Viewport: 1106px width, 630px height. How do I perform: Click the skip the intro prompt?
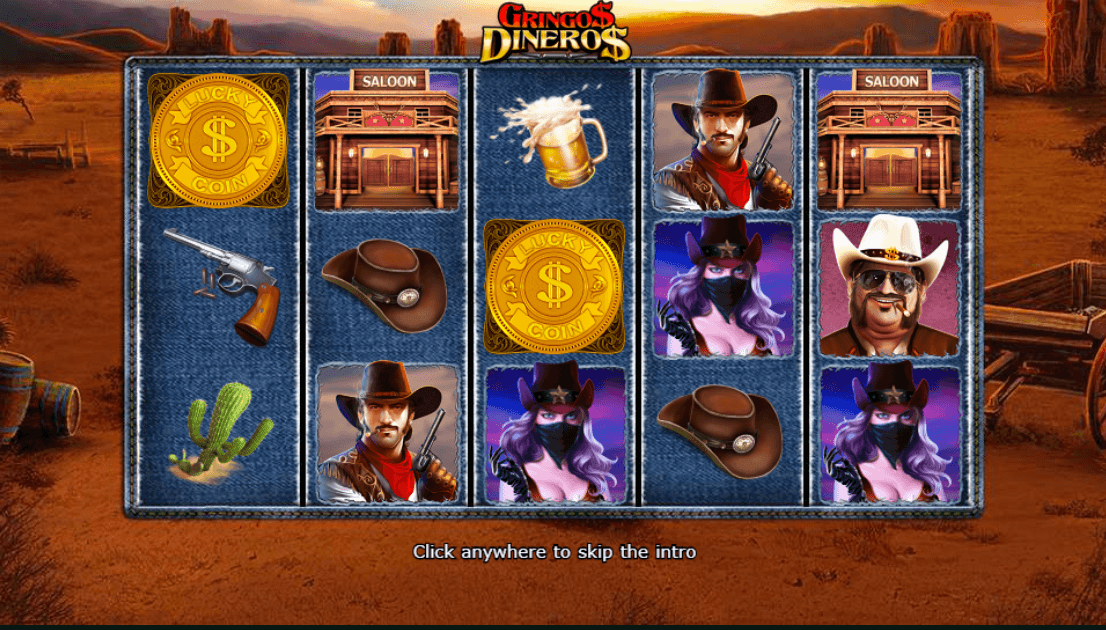pyautogui.click(x=554, y=552)
